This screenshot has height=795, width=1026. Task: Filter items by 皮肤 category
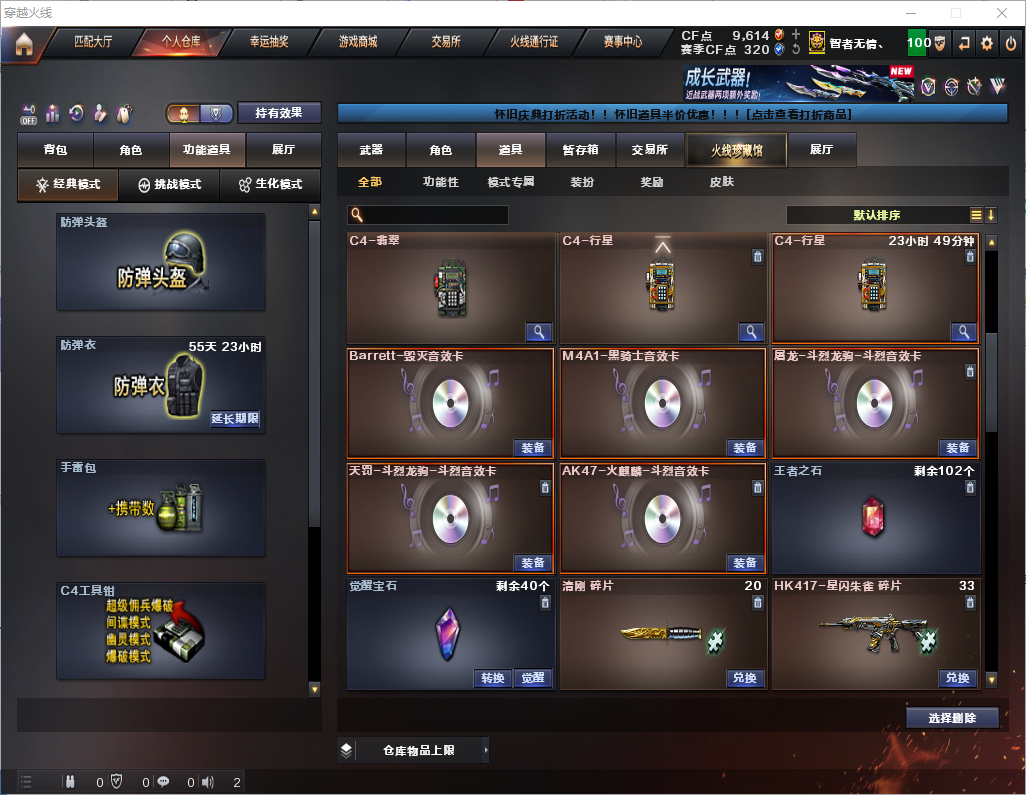pyautogui.click(x=721, y=183)
